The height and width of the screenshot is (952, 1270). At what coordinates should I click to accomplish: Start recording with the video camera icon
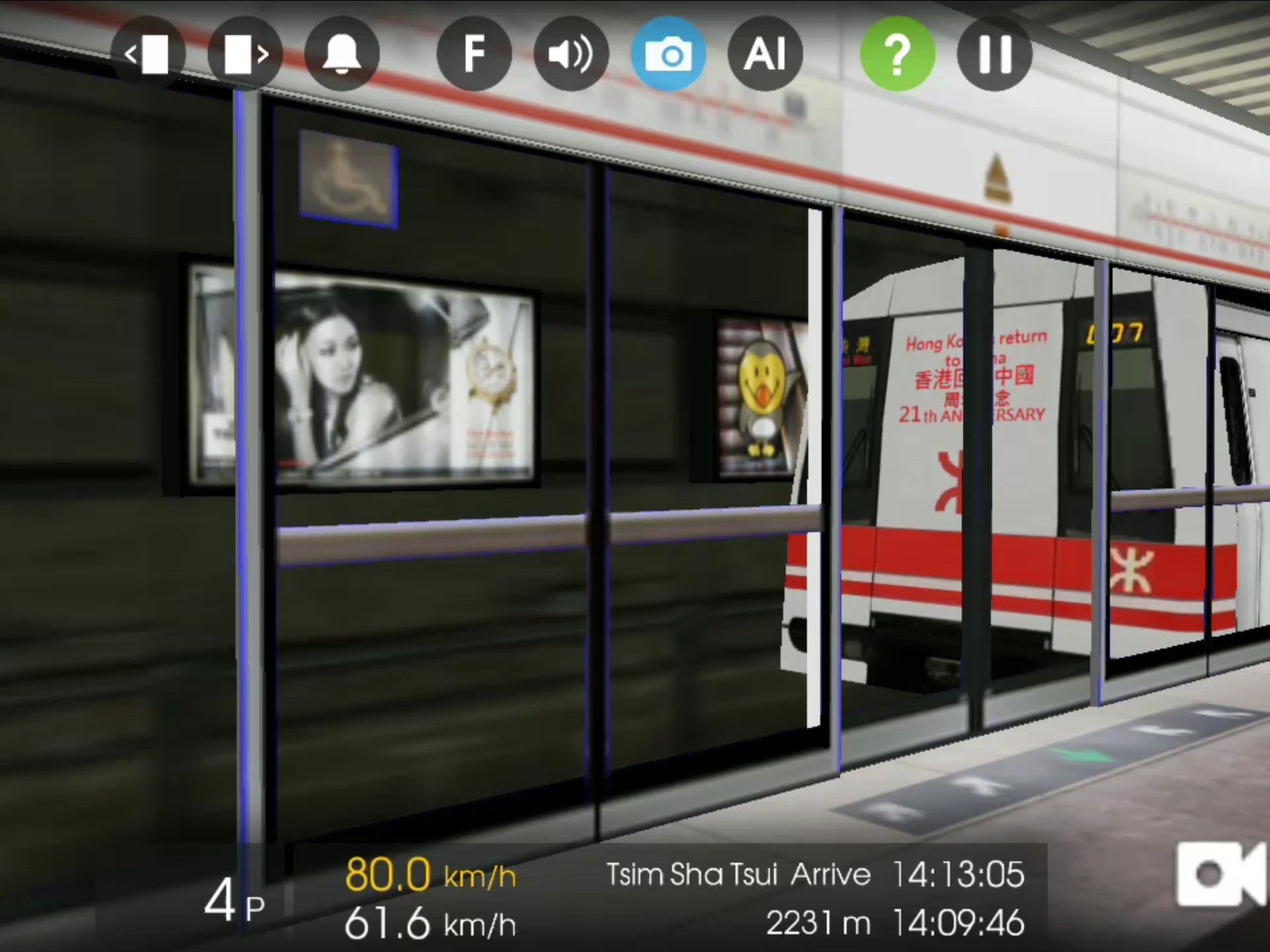(1220, 874)
